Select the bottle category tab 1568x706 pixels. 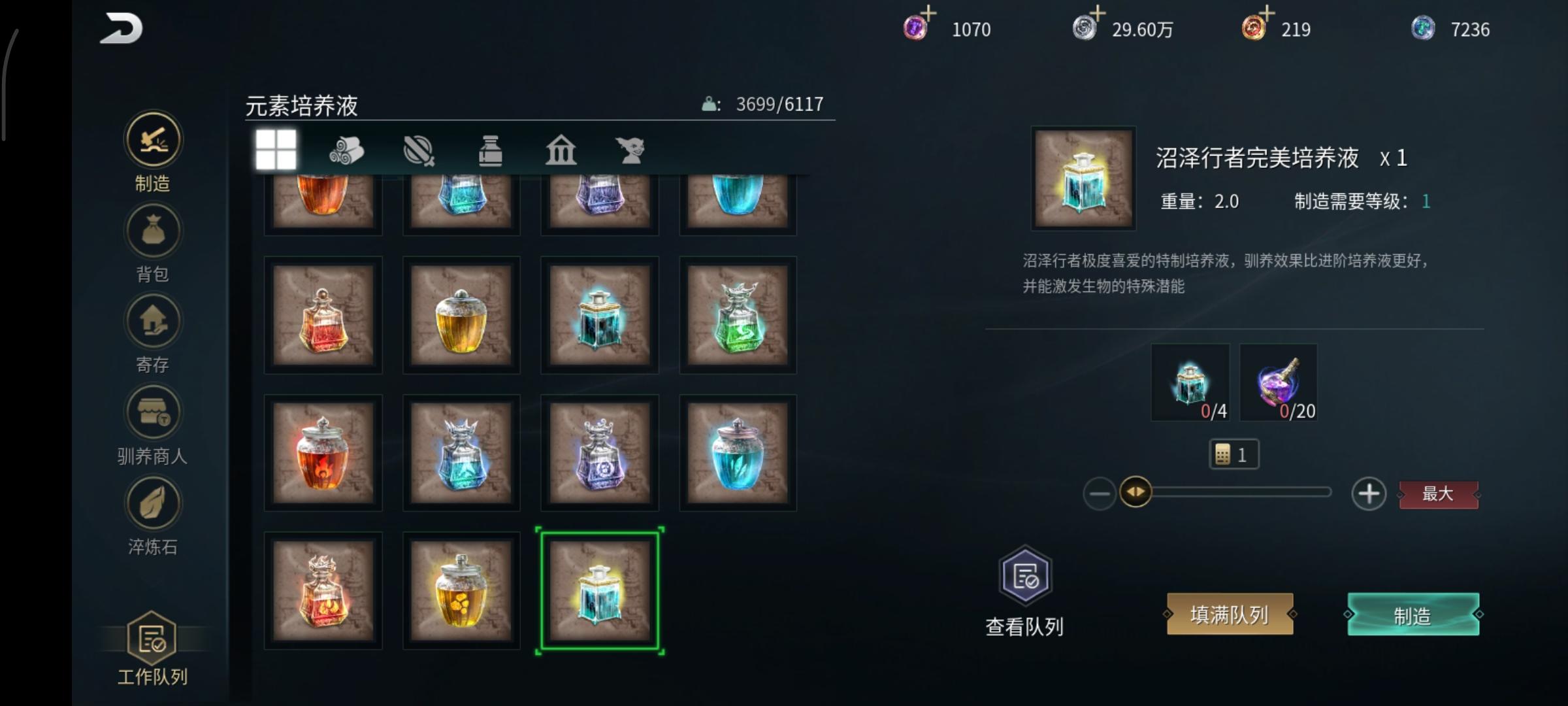[491, 150]
